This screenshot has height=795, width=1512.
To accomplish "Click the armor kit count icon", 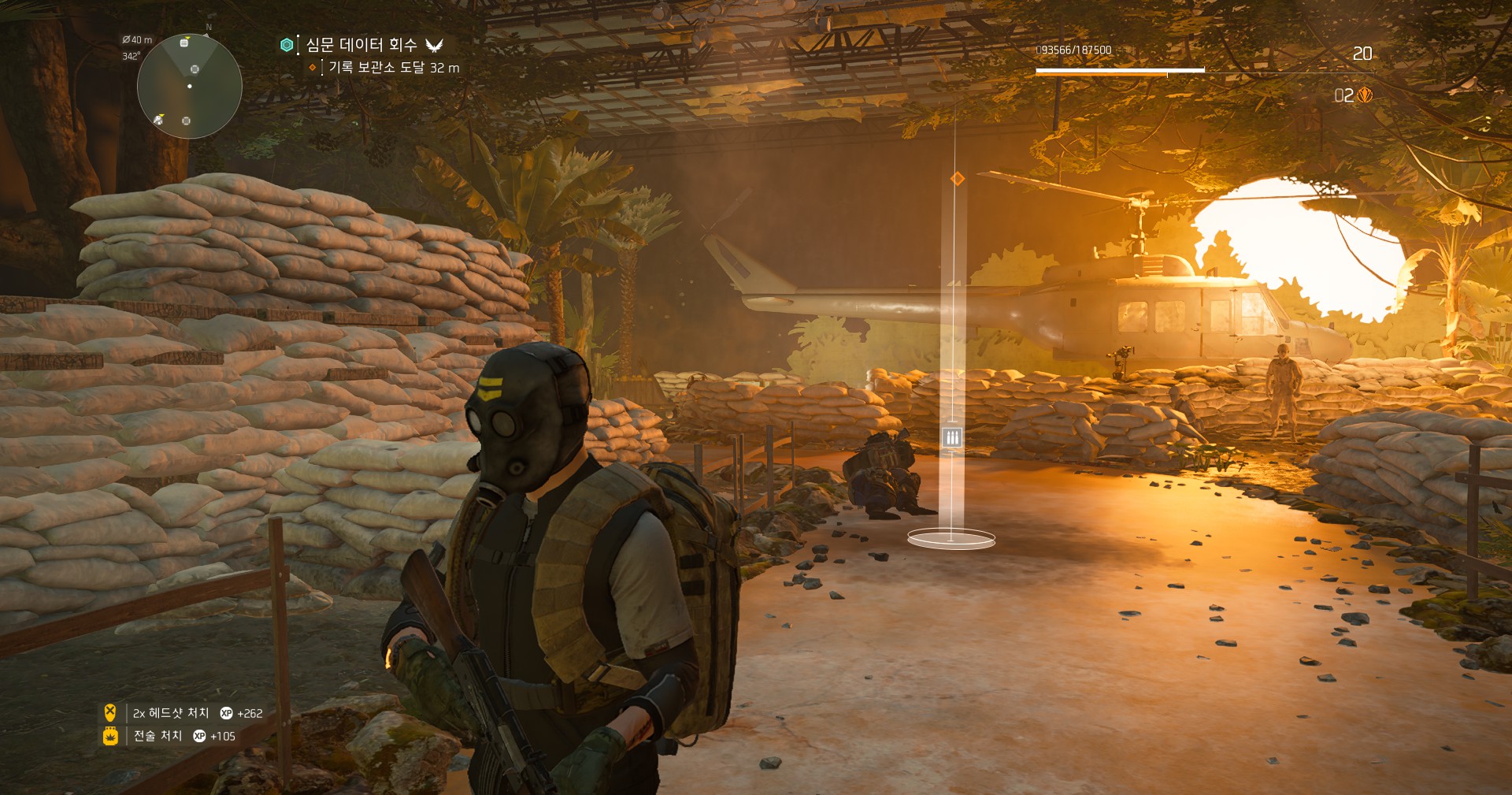I will point(1365,95).
